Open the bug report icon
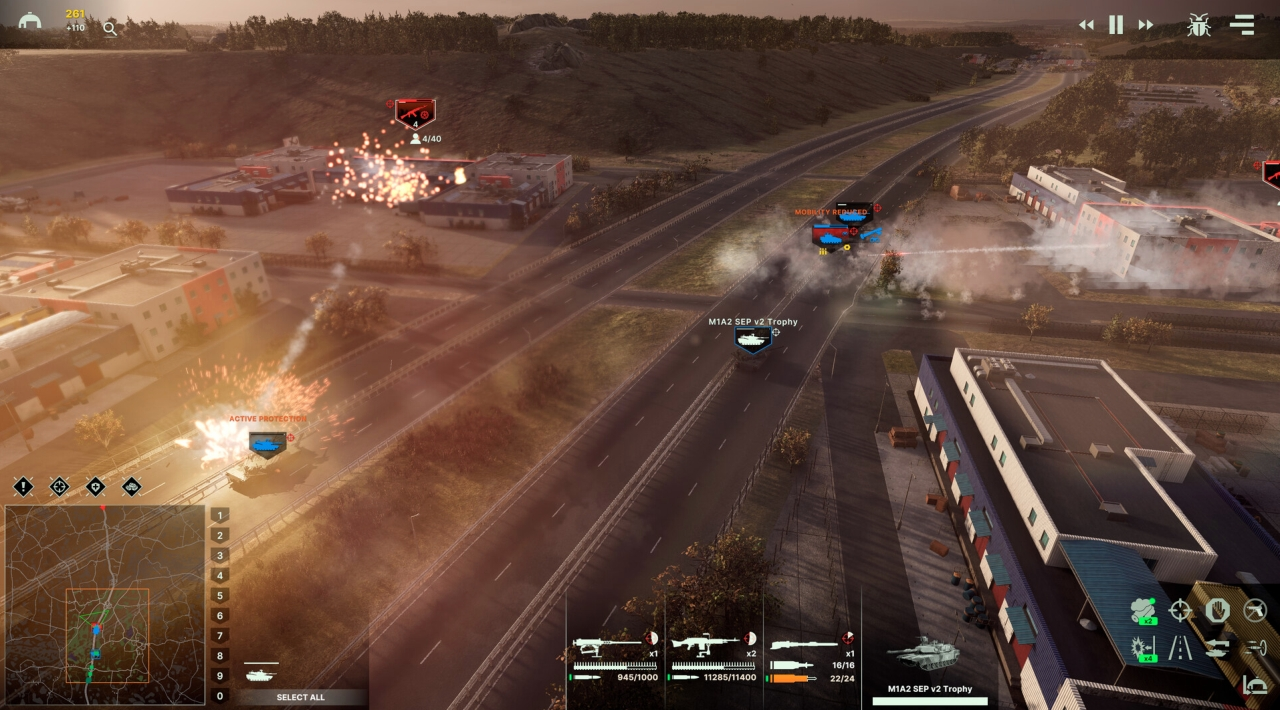The width and height of the screenshot is (1280, 710). point(1198,25)
